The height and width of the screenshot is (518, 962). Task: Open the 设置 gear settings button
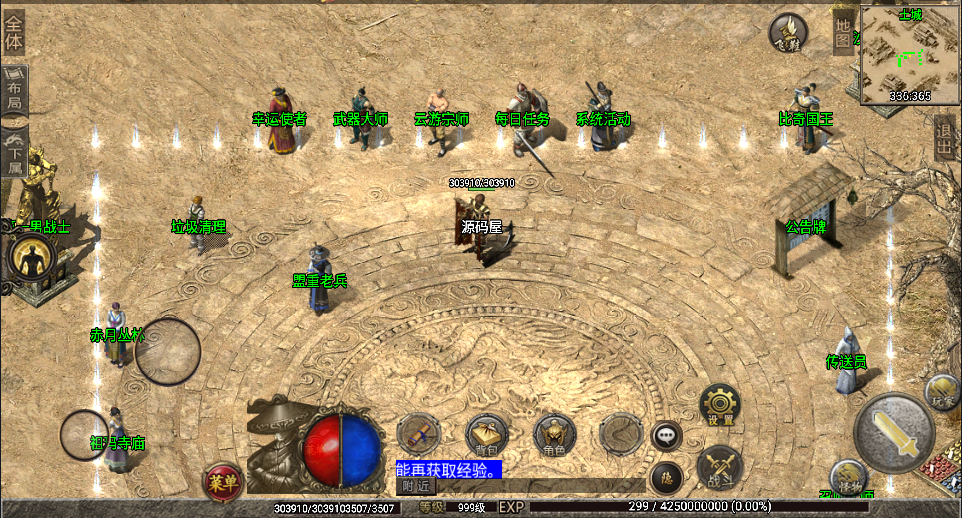719,404
